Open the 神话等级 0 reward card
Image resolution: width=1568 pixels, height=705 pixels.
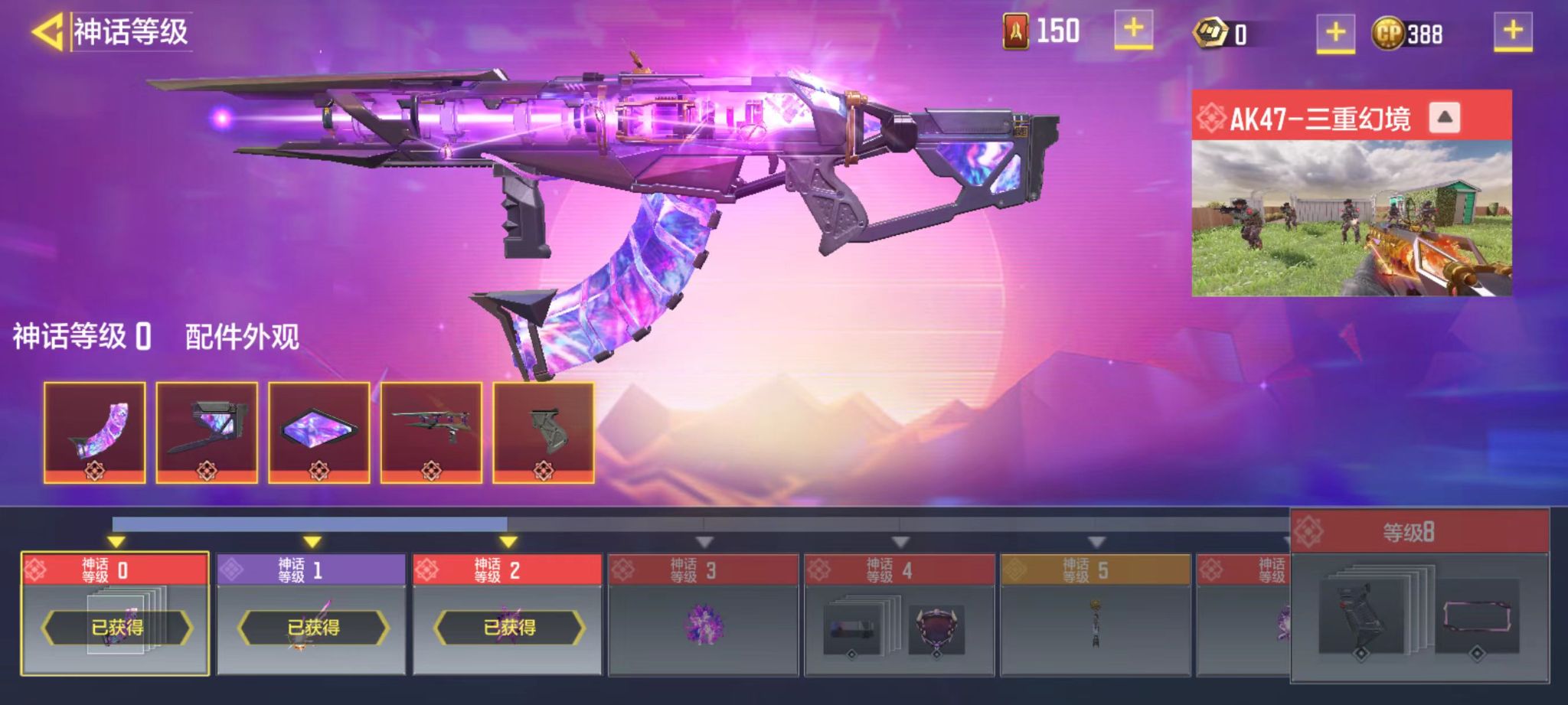pyautogui.click(x=115, y=615)
